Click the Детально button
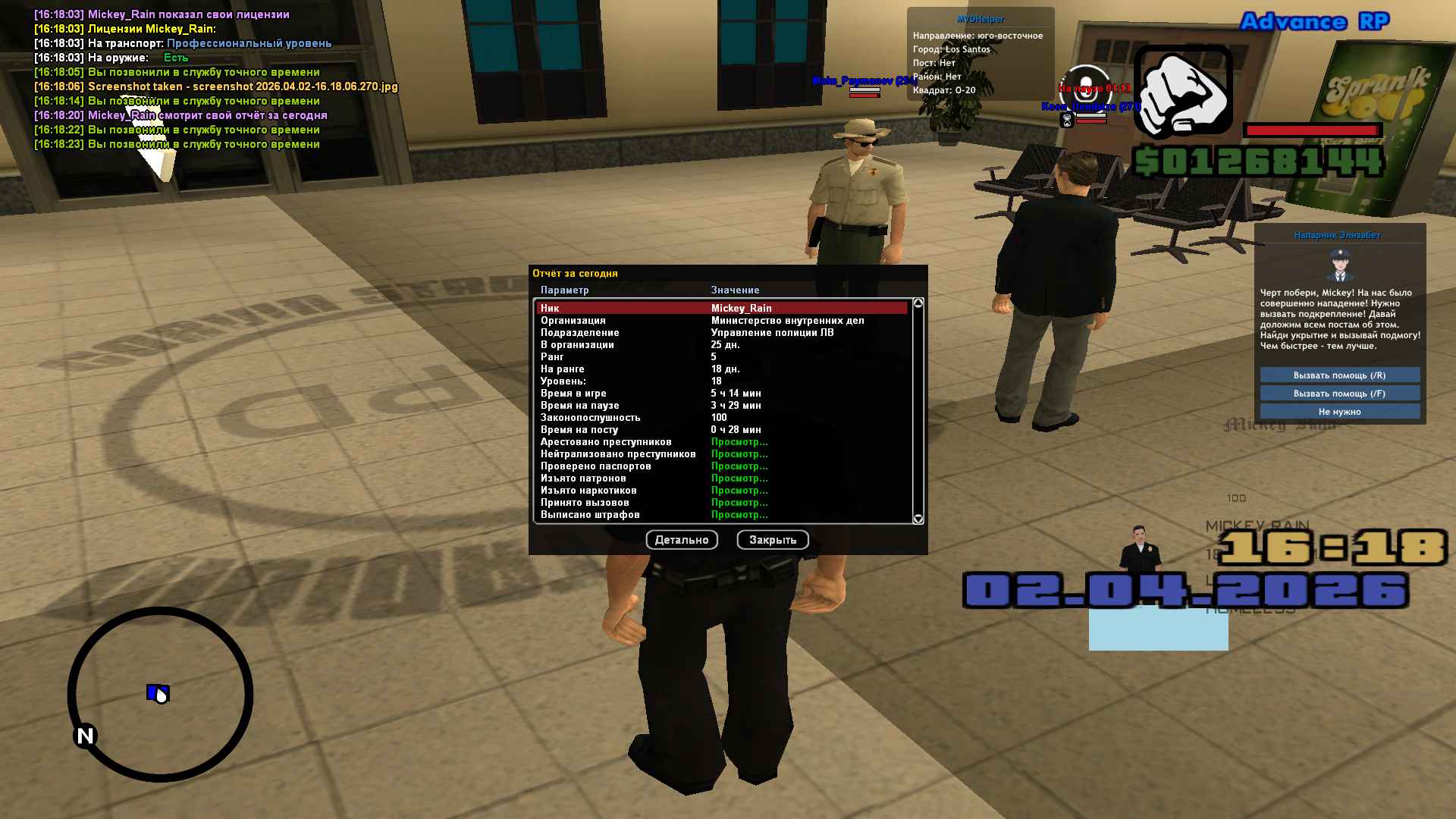 (x=682, y=540)
